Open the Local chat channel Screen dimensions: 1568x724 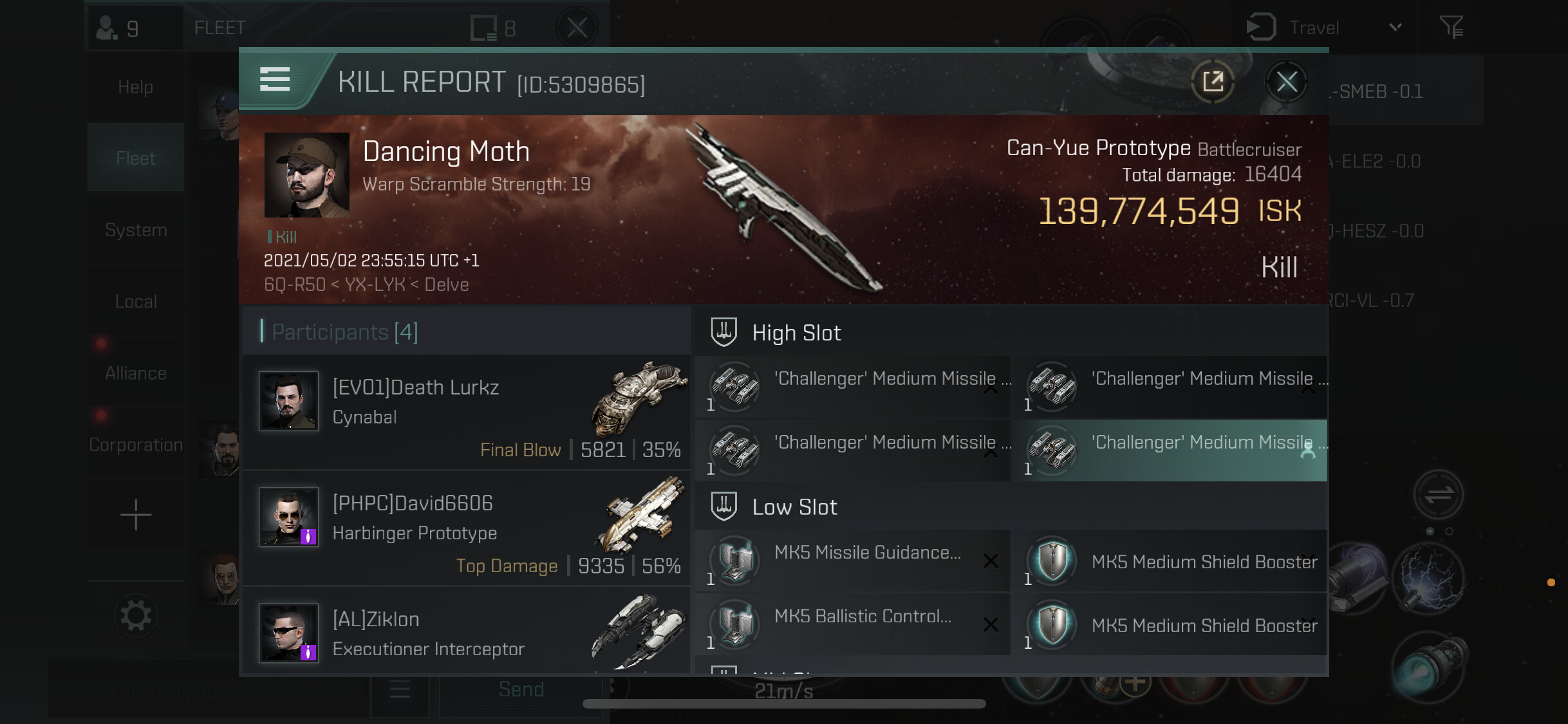point(136,301)
